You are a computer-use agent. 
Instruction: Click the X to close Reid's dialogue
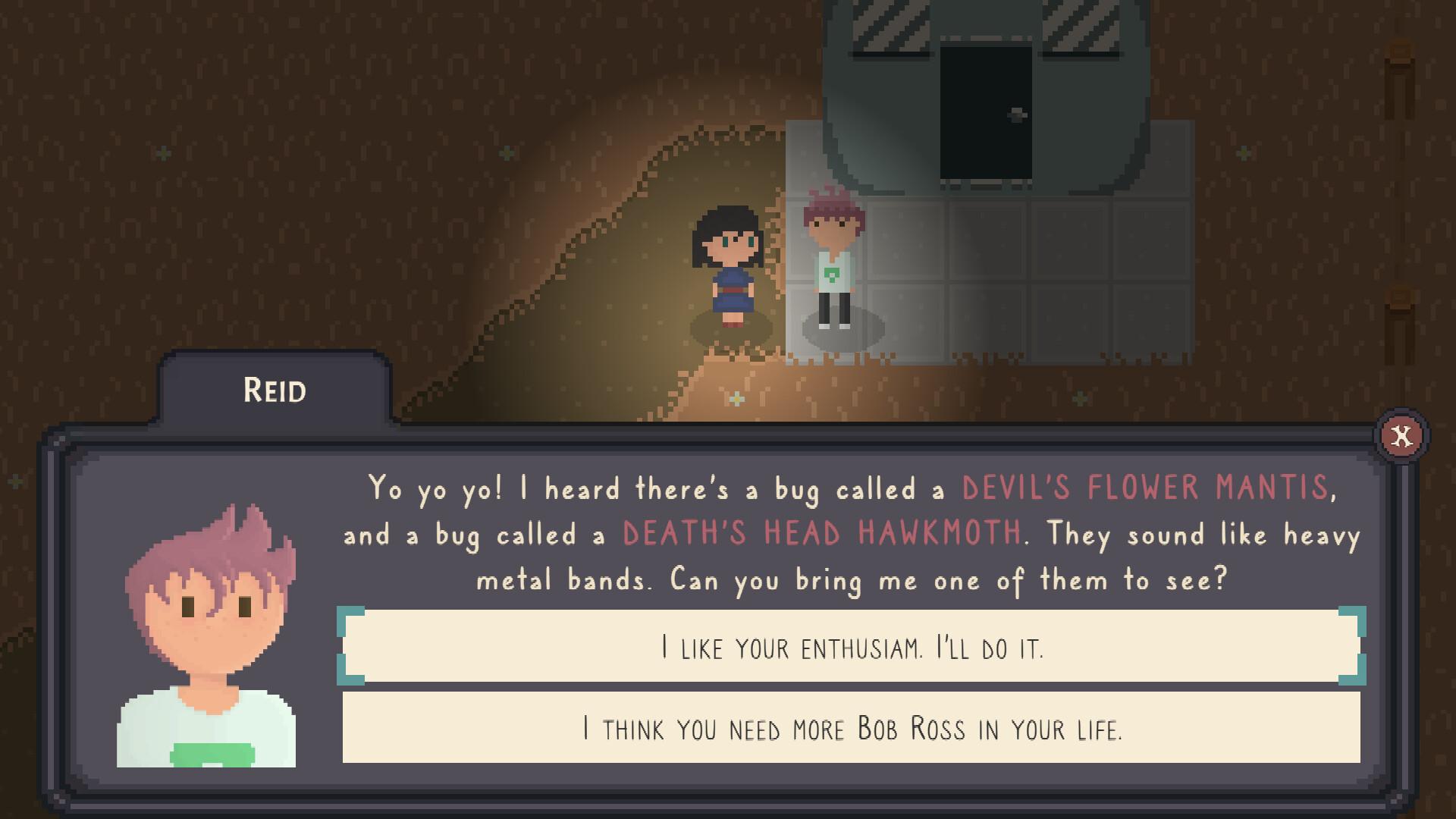pyautogui.click(x=1401, y=435)
